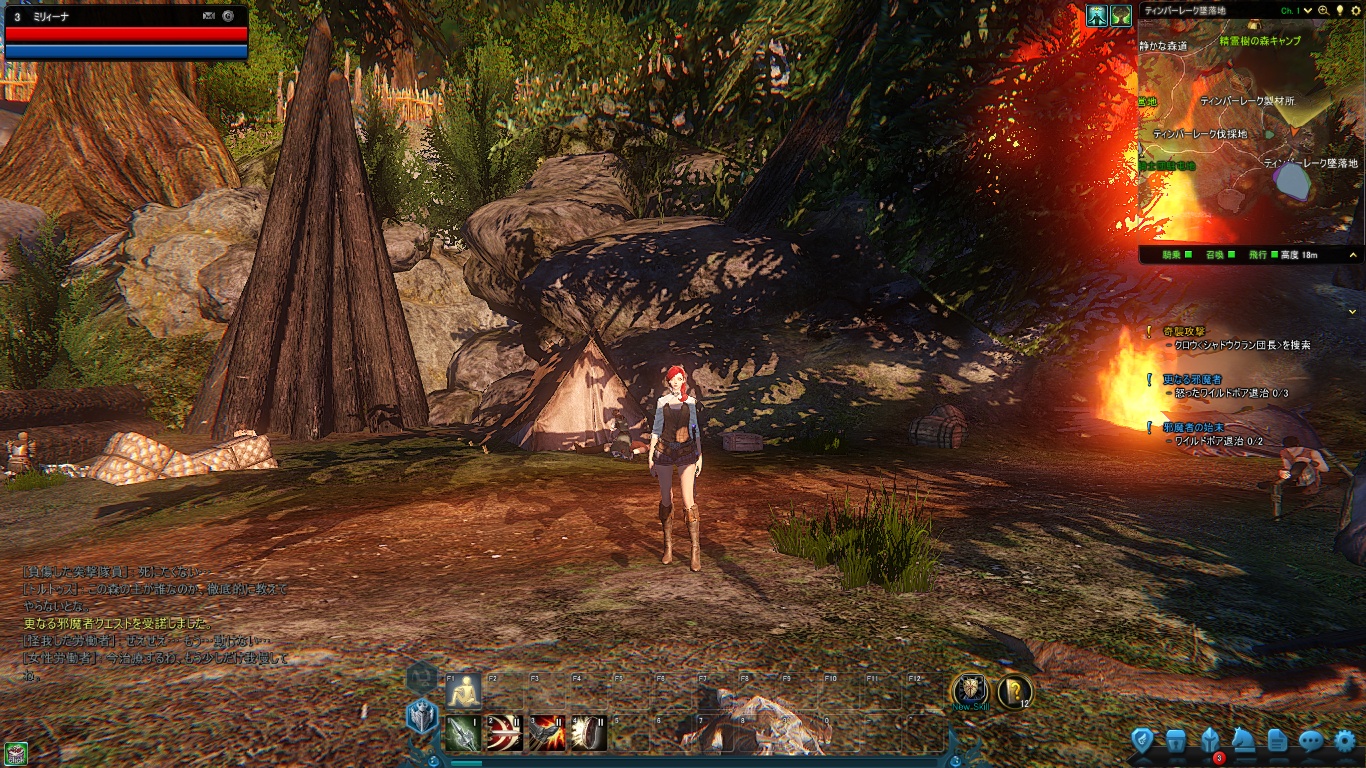
Task: Open the New Skill shield notification
Action: pos(969,691)
